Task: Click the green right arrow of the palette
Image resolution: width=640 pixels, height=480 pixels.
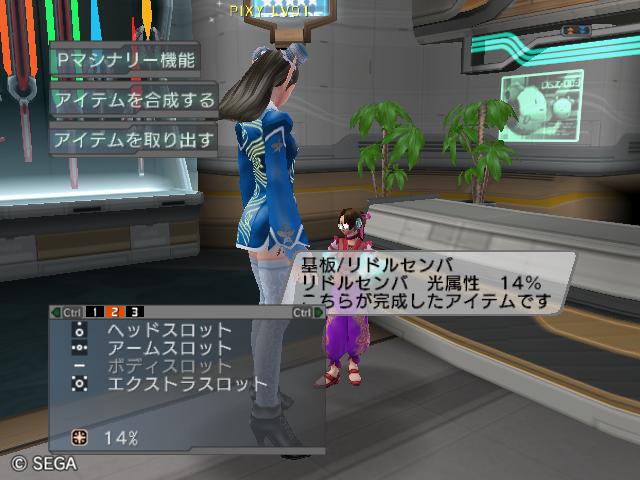Action: pos(319,312)
